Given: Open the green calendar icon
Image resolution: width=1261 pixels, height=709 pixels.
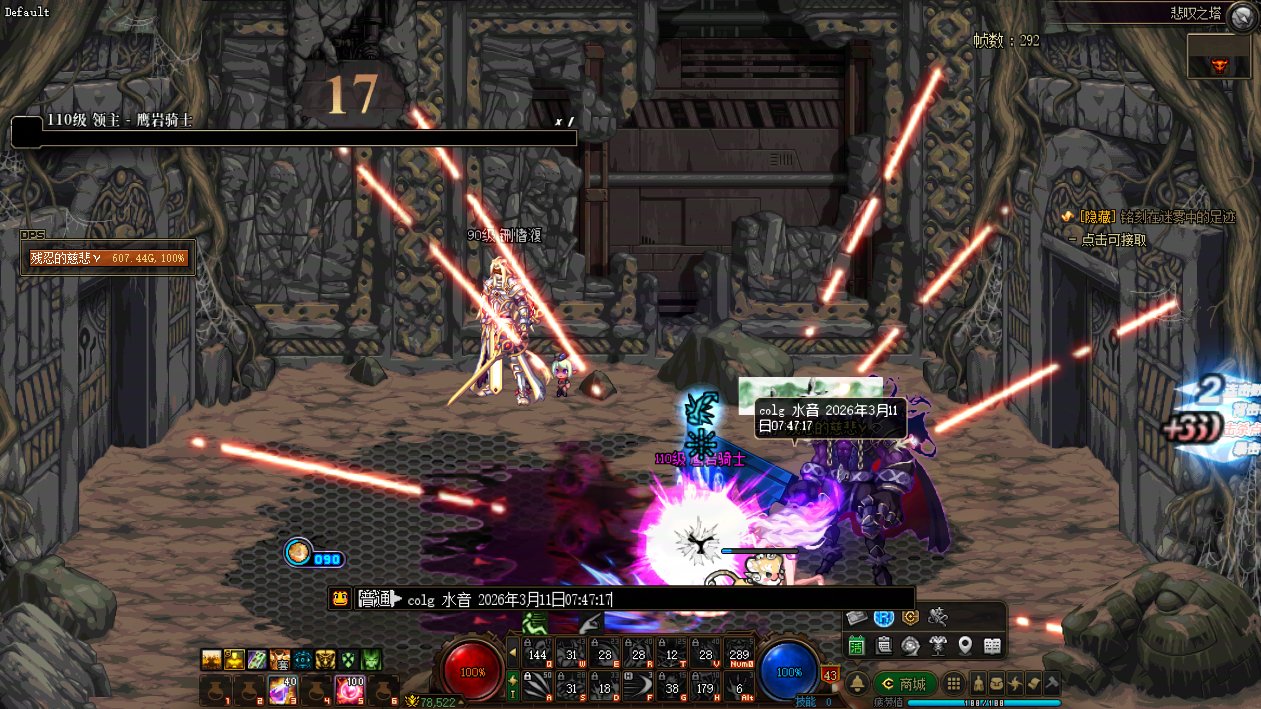Looking at the screenshot, I should click(857, 645).
